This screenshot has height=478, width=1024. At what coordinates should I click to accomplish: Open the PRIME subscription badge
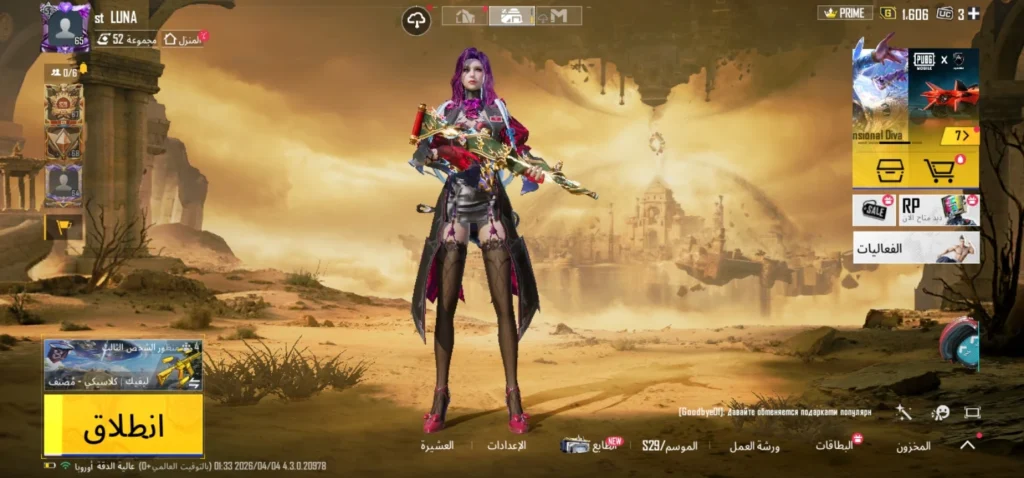tap(845, 13)
